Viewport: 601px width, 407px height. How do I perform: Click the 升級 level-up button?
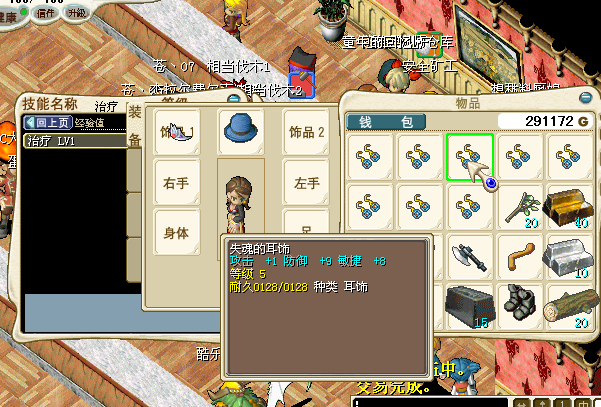(77, 13)
